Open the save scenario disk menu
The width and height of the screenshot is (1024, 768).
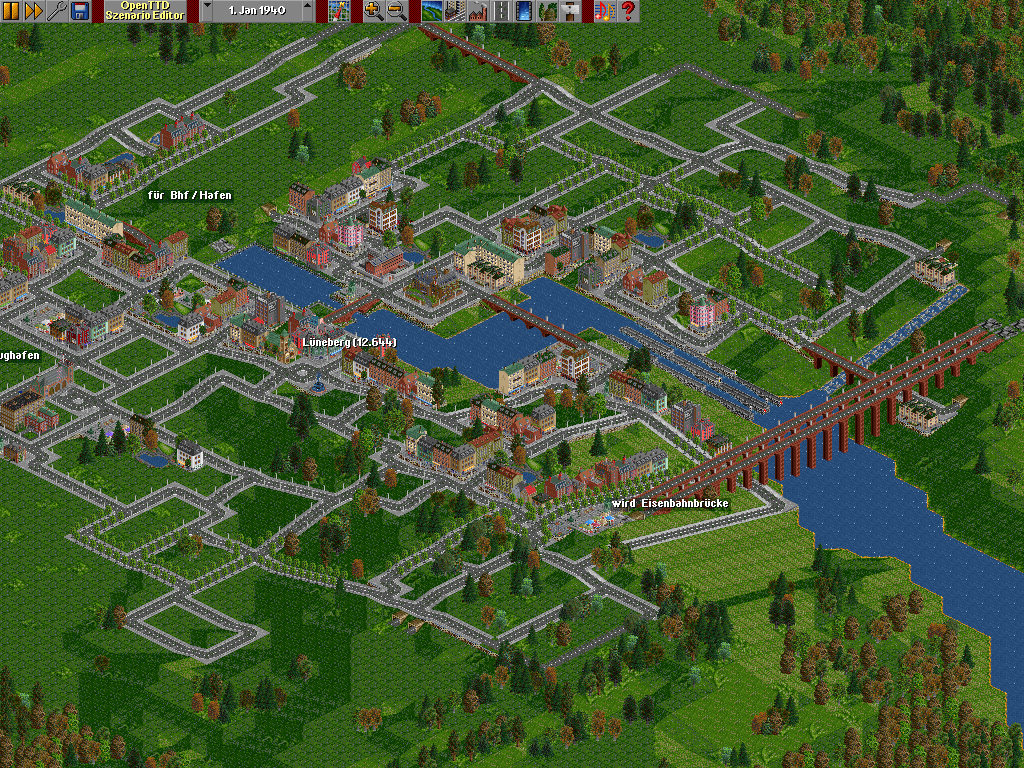(x=77, y=11)
